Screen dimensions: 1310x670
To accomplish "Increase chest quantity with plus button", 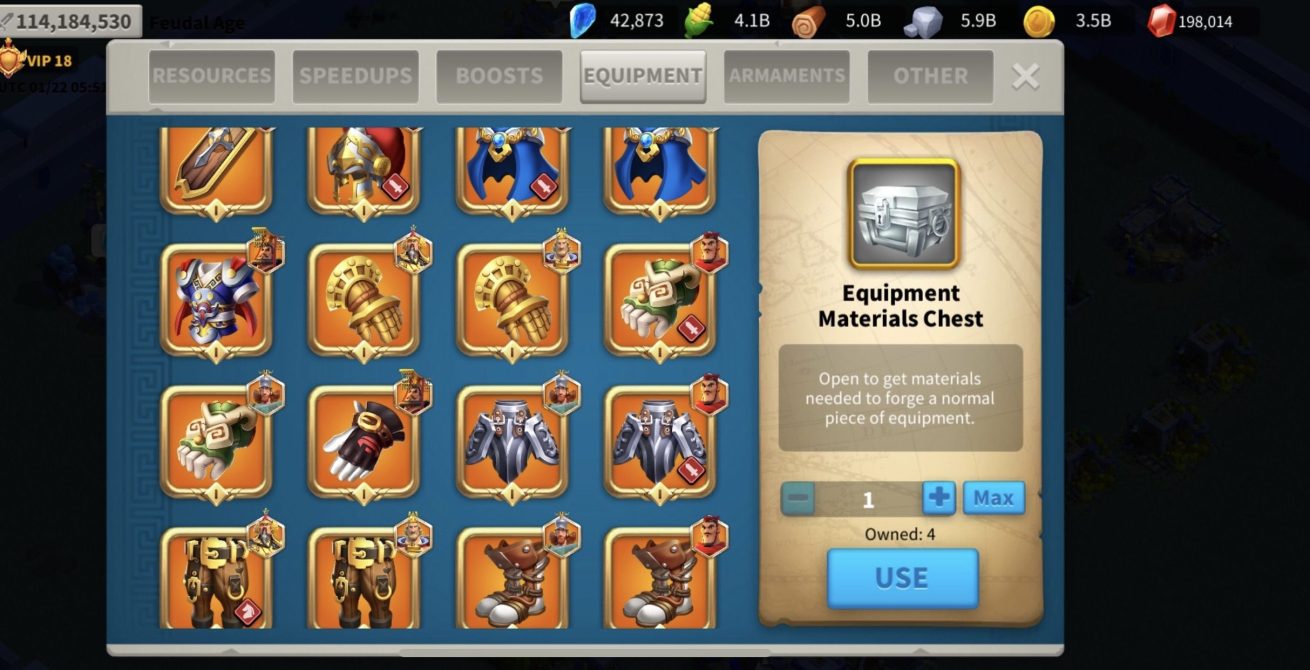I will pos(938,498).
